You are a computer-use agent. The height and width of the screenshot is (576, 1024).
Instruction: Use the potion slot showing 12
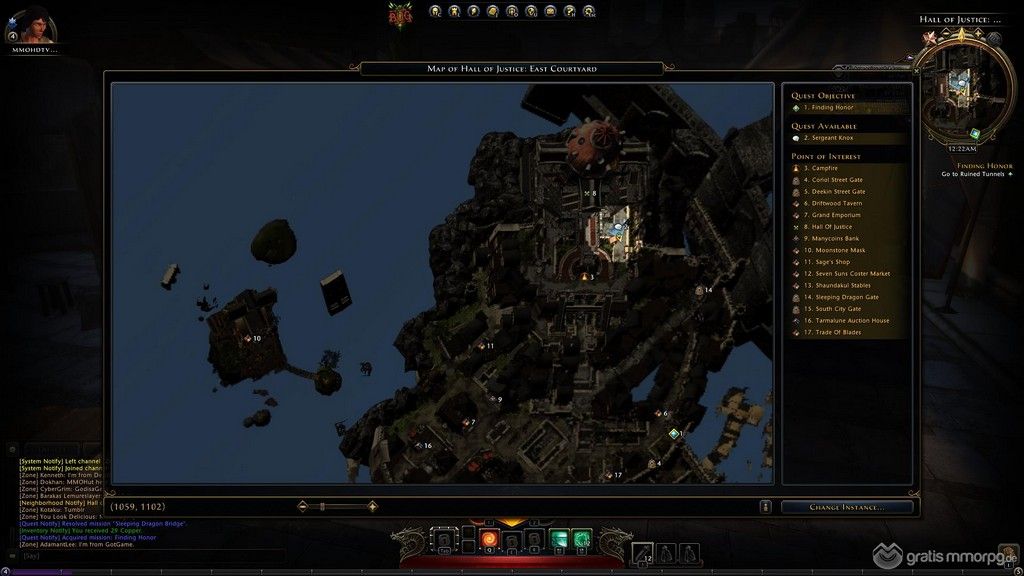(x=643, y=551)
